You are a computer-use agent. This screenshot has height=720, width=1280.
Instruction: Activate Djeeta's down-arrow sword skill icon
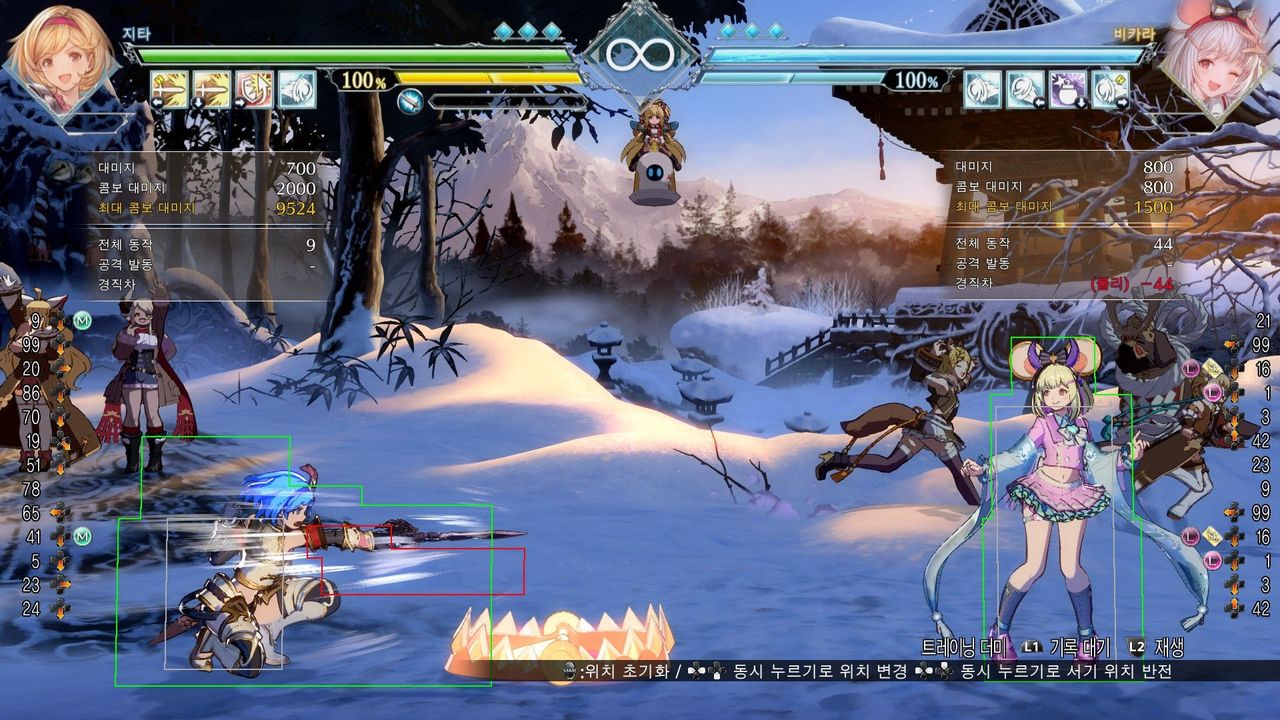(x=211, y=89)
